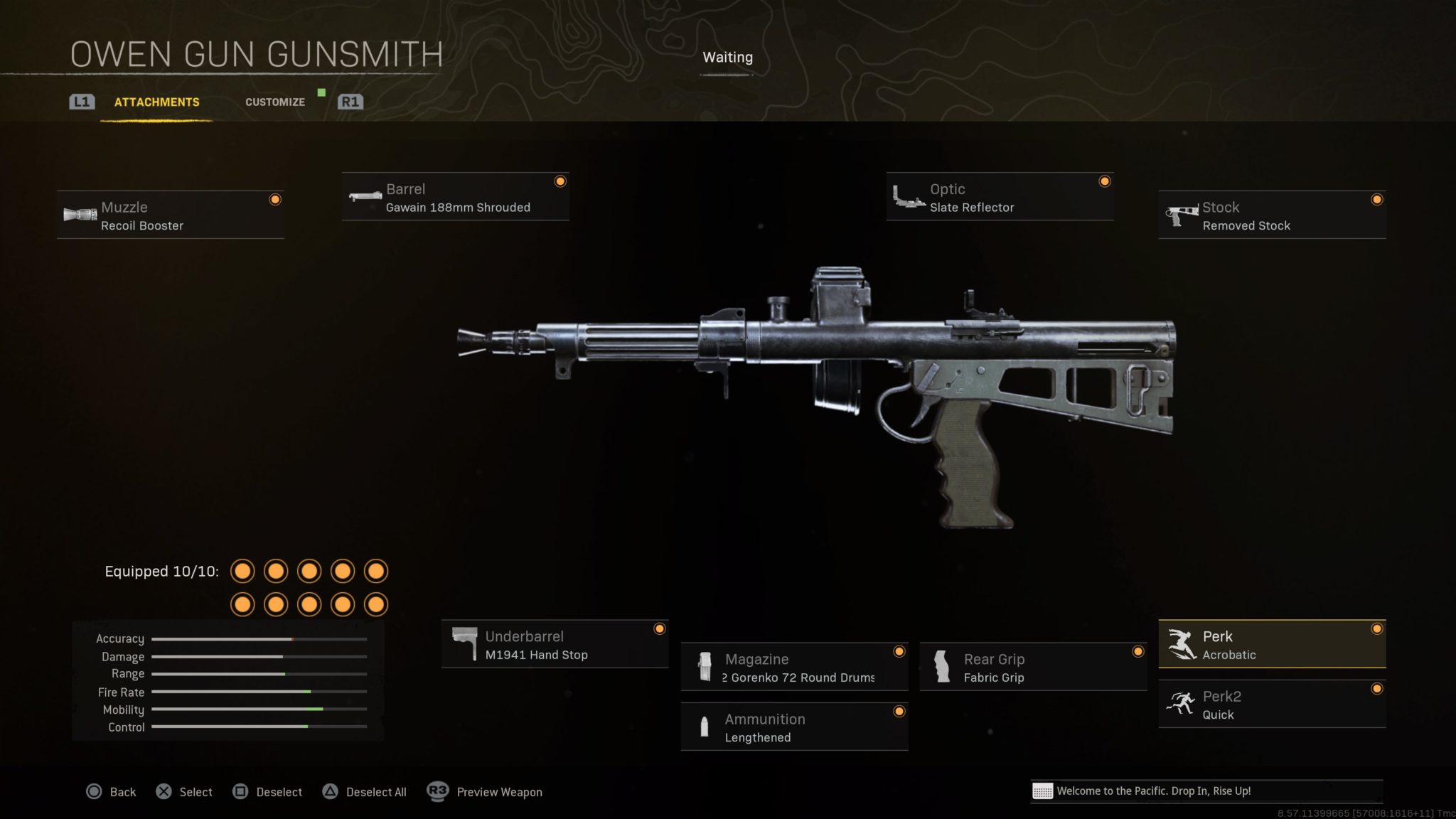This screenshot has width=1456, height=819.
Task: Click the Deselect All option
Action: click(x=375, y=791)
